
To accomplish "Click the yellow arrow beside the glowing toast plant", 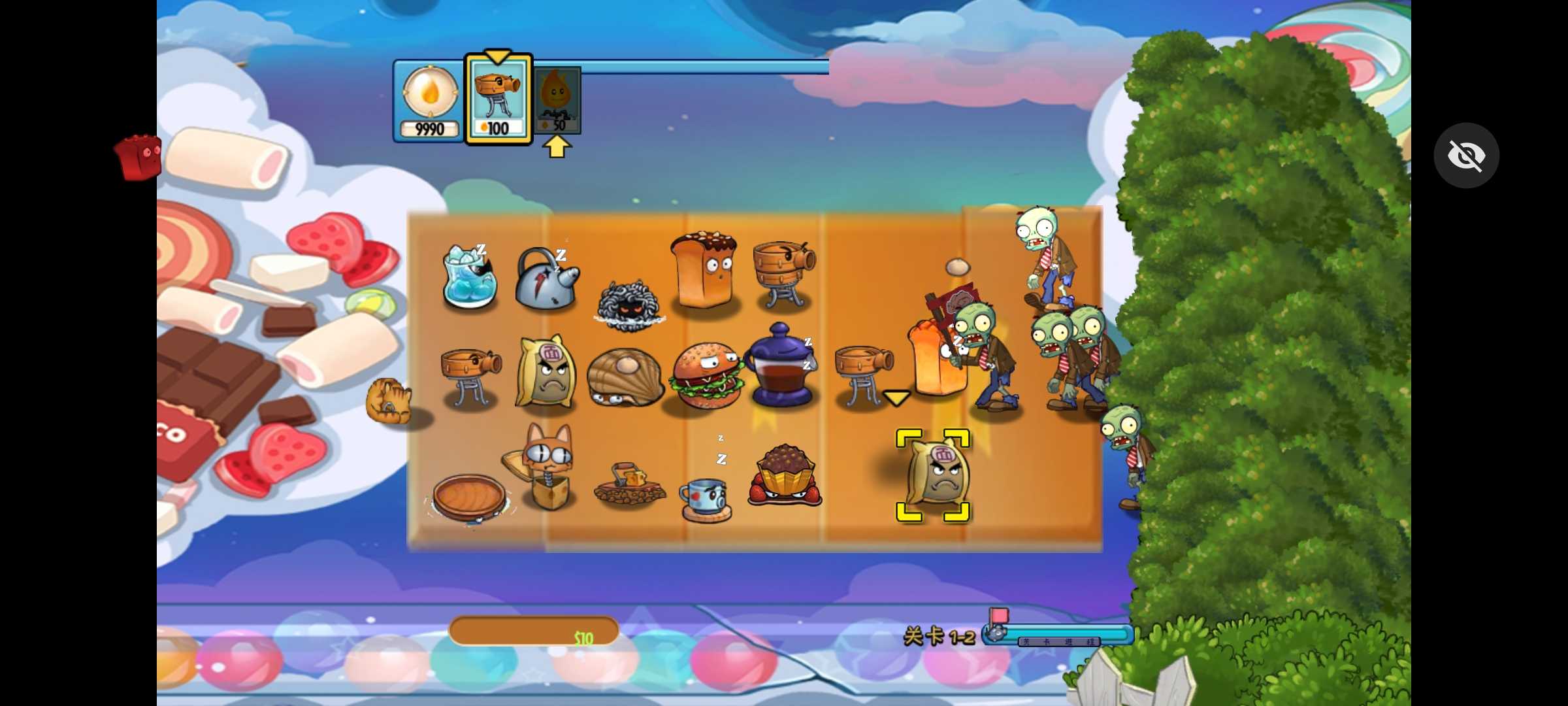I will click(x=896, y=396).
